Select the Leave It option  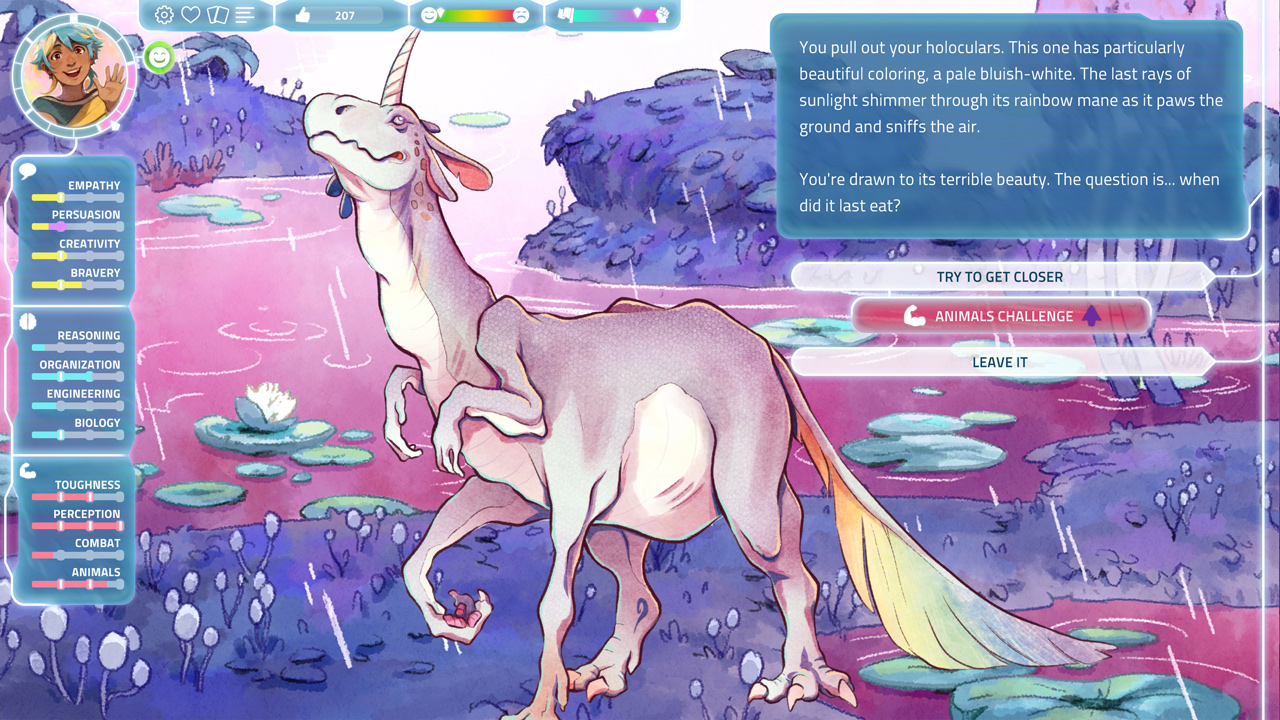coord(999,362)
